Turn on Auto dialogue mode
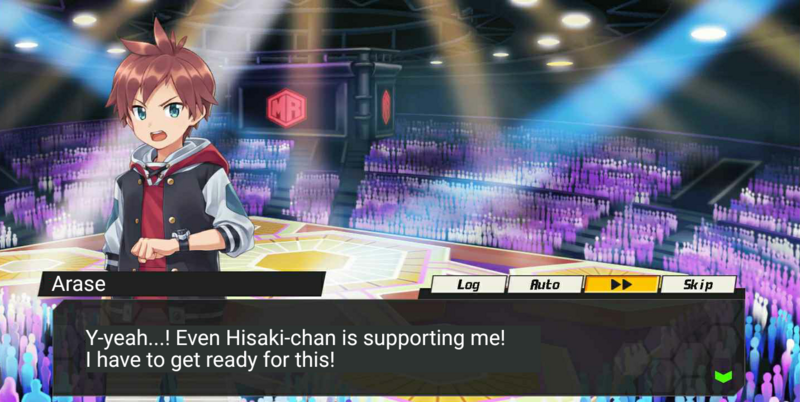 tap(544, 285)
